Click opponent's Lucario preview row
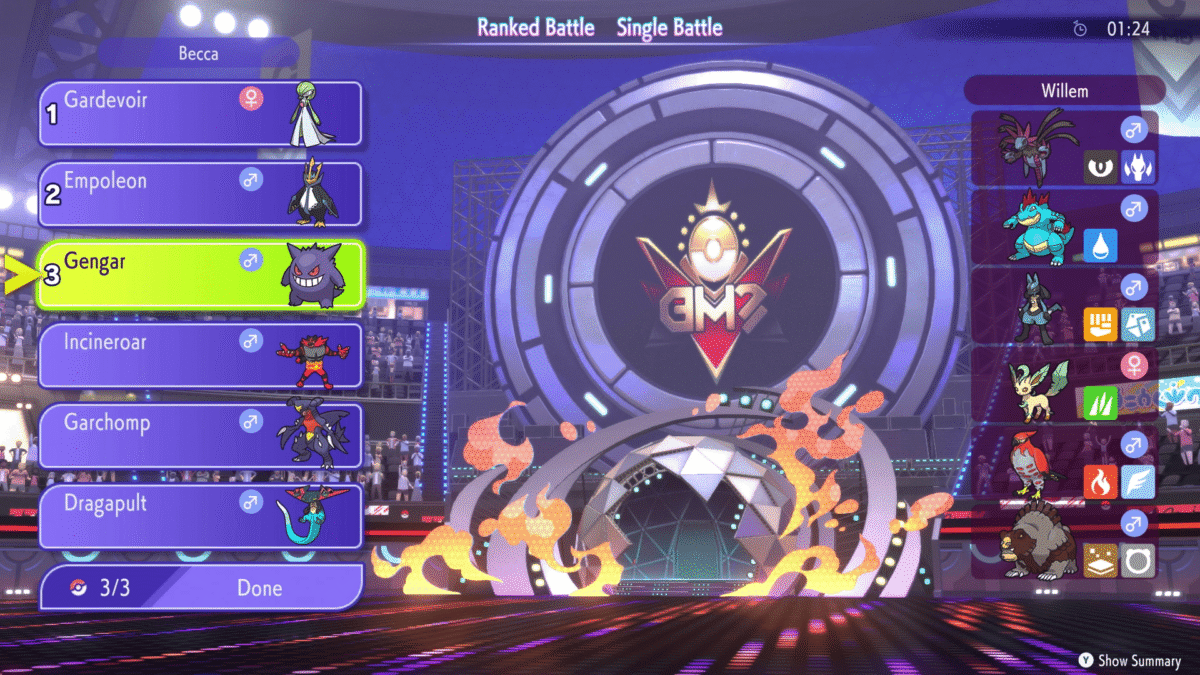Image resolution: width=1200 pixels, height=675 pixels. (x=1064, y=307)
